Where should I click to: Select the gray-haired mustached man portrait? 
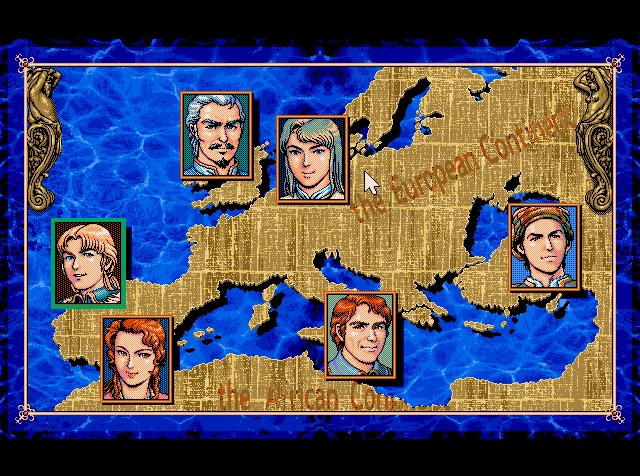click(x=216, y=135)
